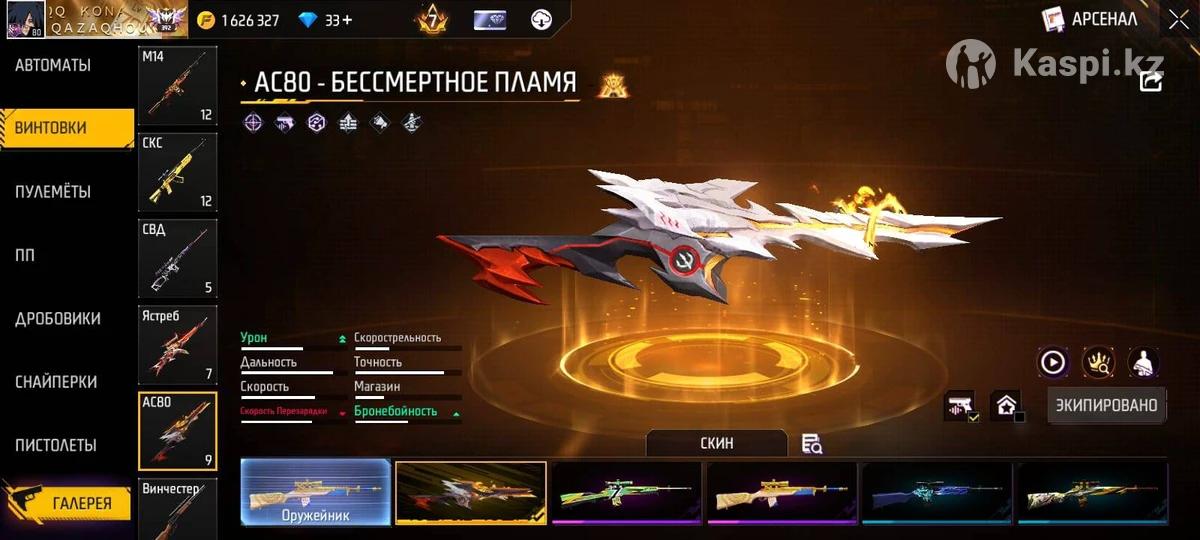This screenshot has width=1200, height=540.
Task: Select the Оружейник default skin
Action: 315,492
